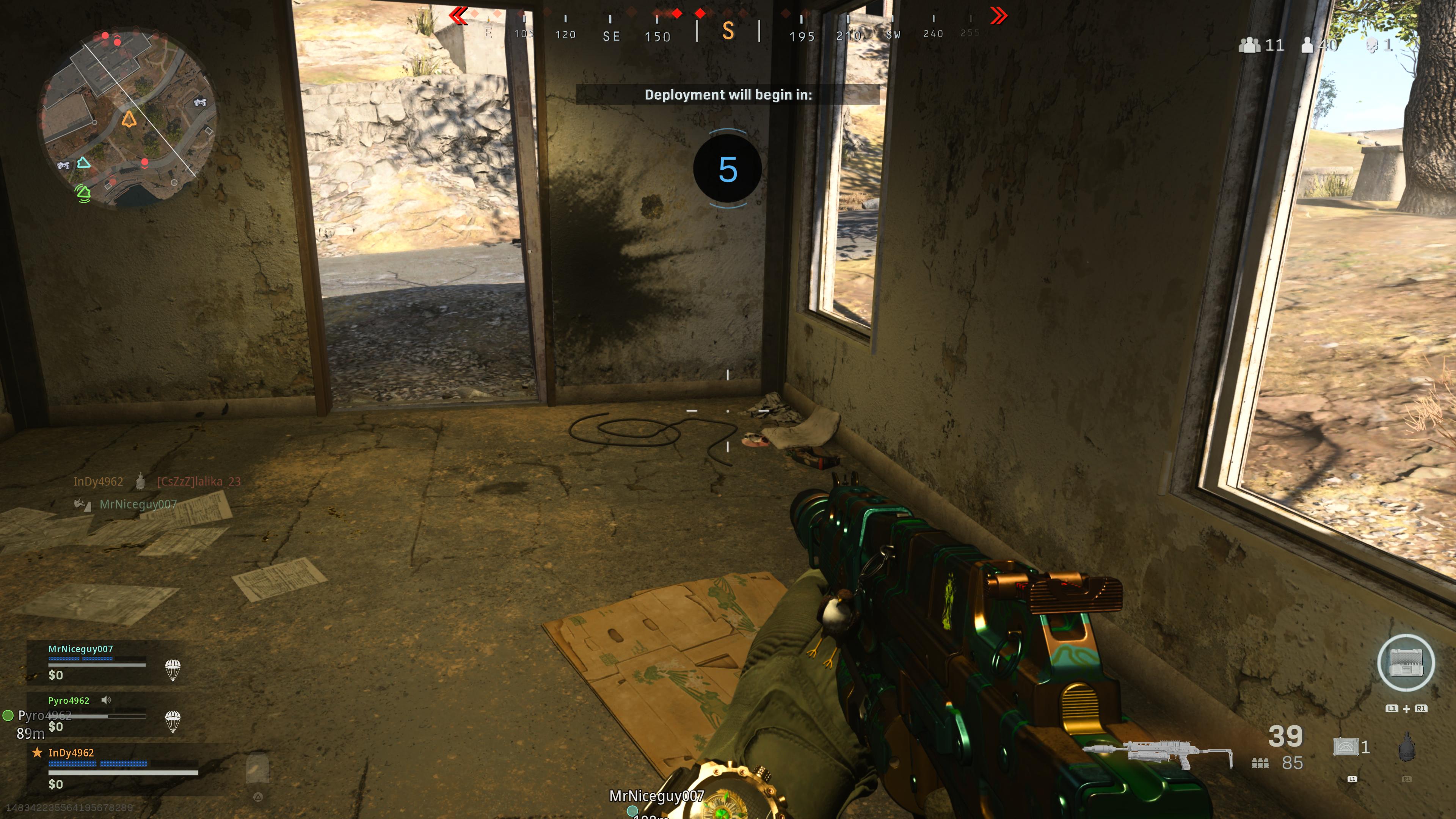
Task: Click the compass bar's S heading
Action: (x=728, y=31)
